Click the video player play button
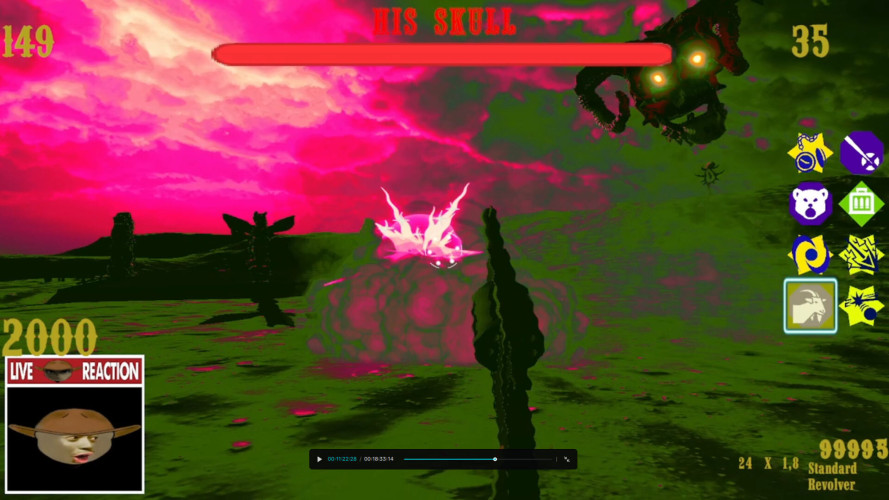Image resolution: width=889 pixels, height=500 pixels. coord(319,459)
